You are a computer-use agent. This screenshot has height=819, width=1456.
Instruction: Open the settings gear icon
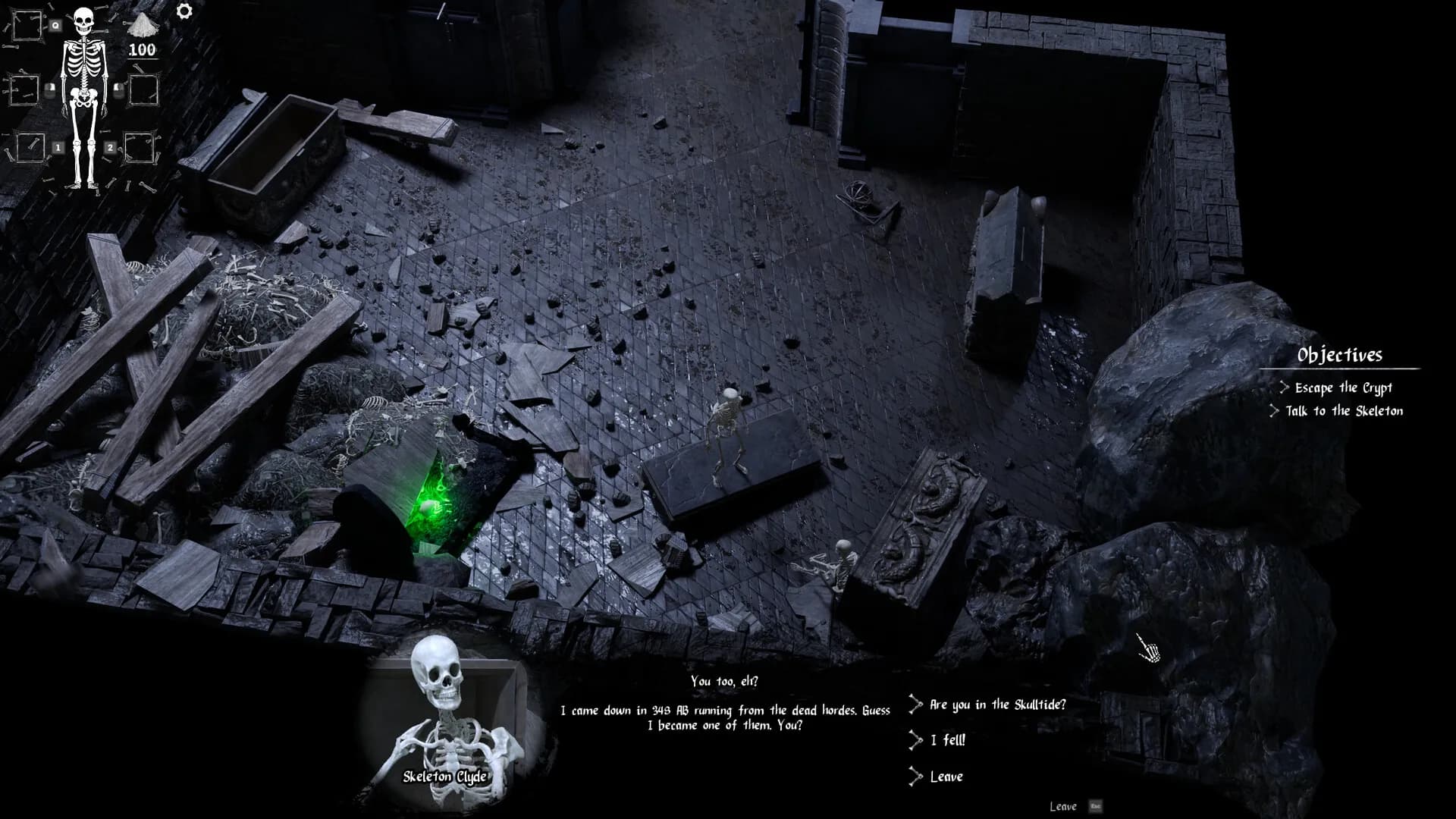point(184,11)
